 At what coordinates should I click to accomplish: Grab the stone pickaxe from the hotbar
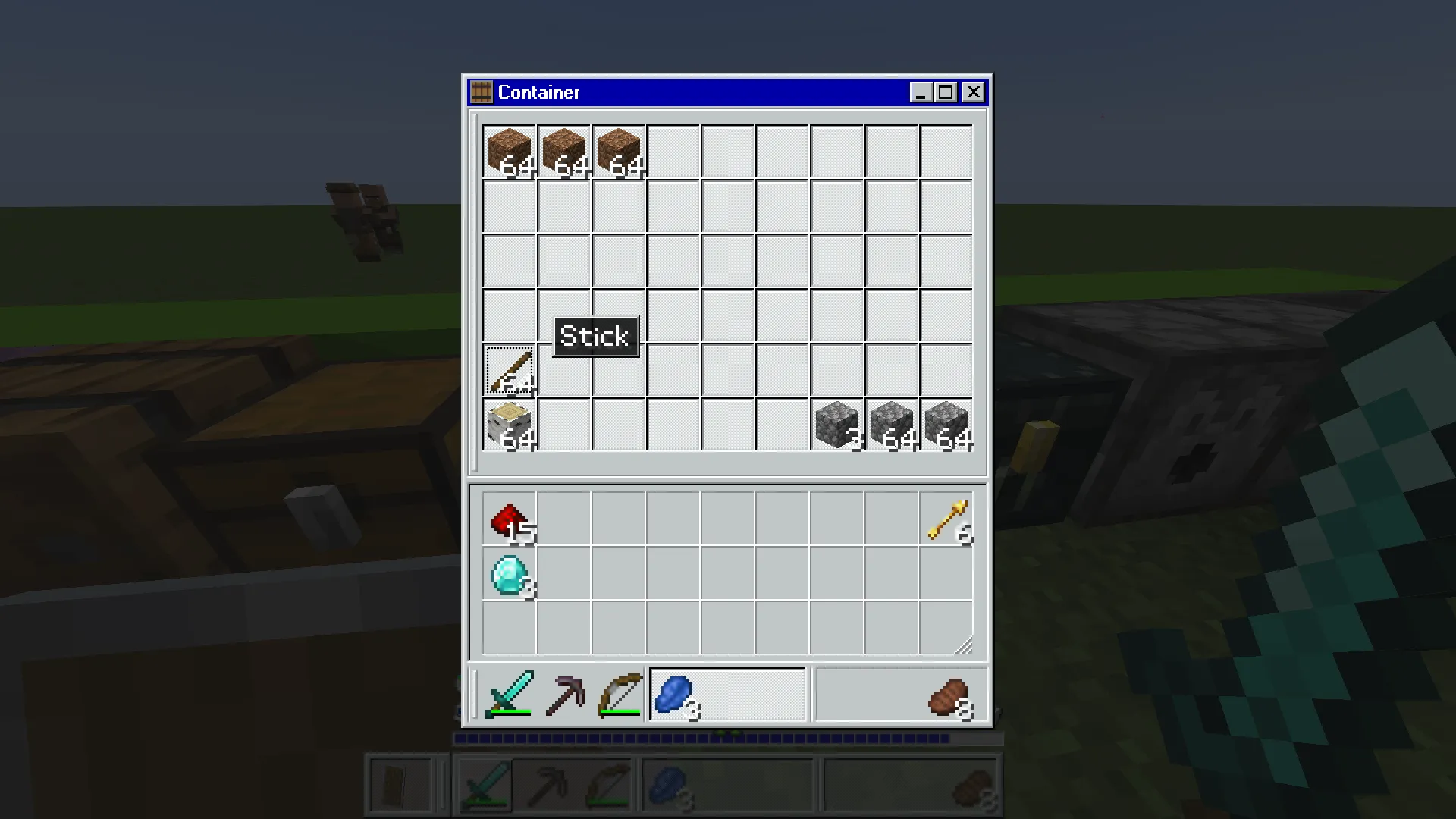click(x=564, y=694)
